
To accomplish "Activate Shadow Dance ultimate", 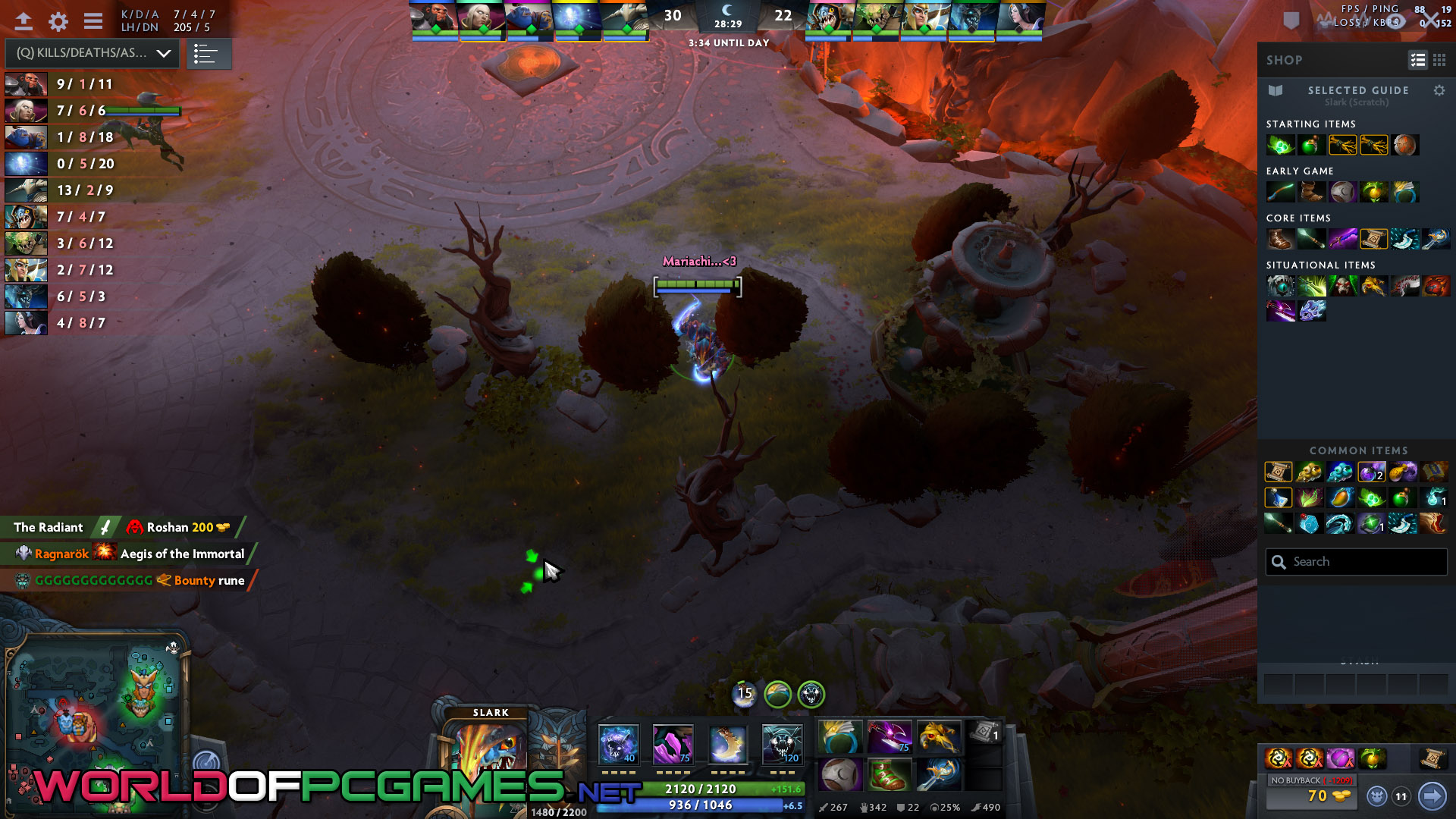I will pos(782,743).
